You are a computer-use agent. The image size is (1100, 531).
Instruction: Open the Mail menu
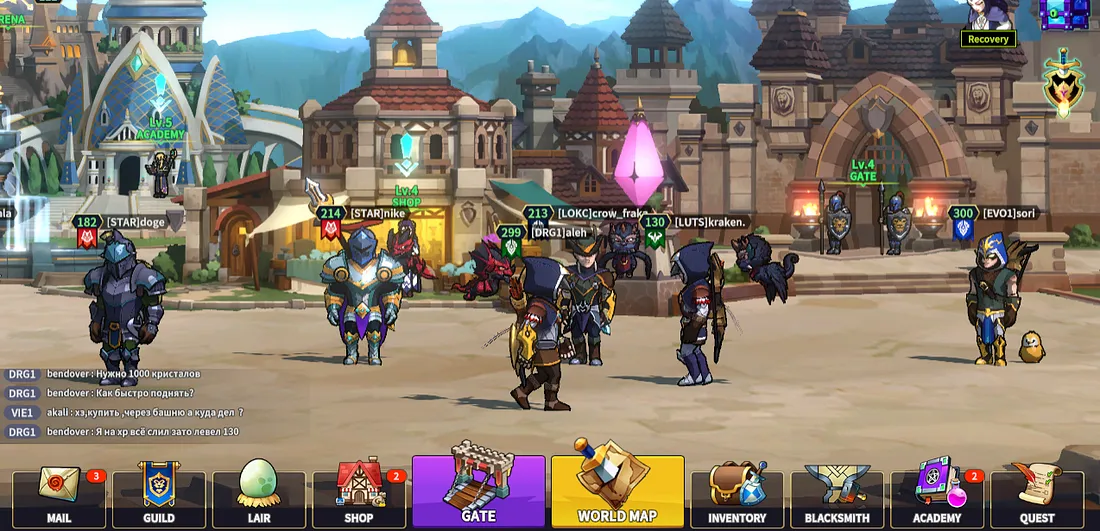pos(59,494)
